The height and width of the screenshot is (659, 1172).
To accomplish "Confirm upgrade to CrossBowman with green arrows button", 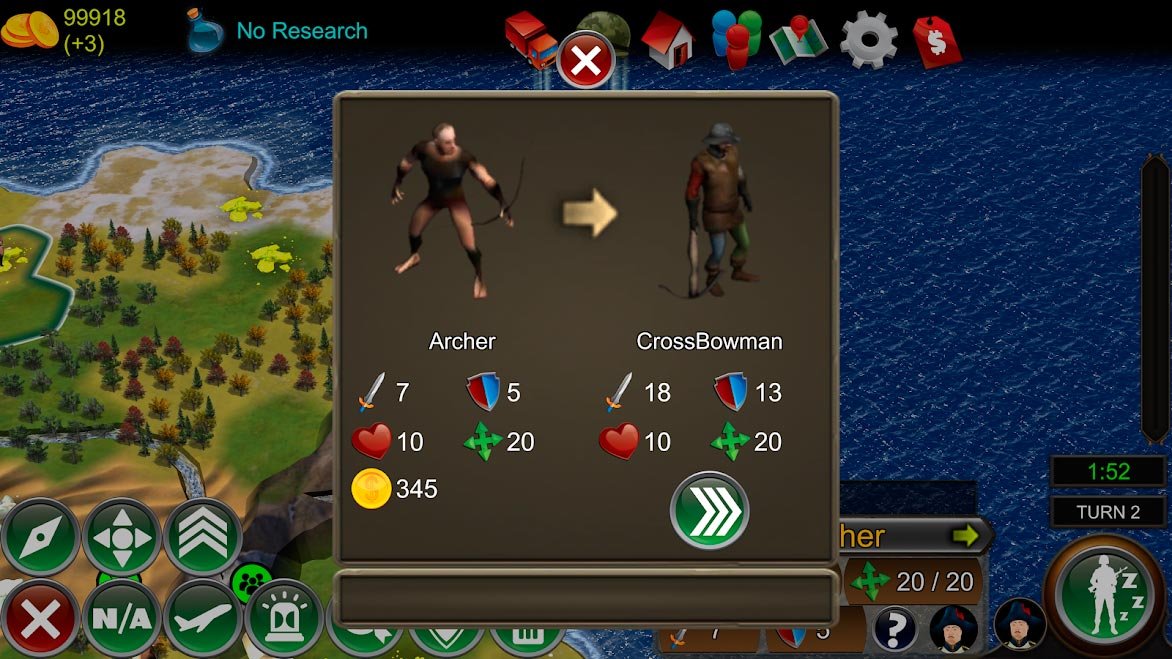I will 709,511.
